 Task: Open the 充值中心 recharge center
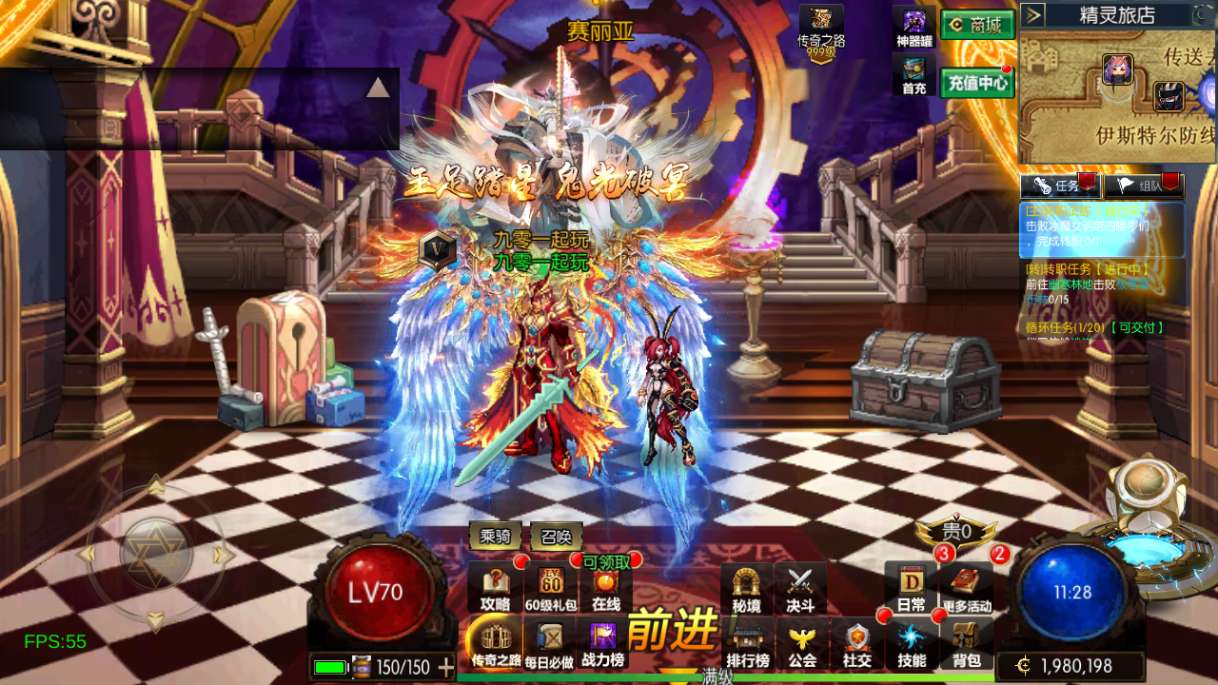click(977, 82)
